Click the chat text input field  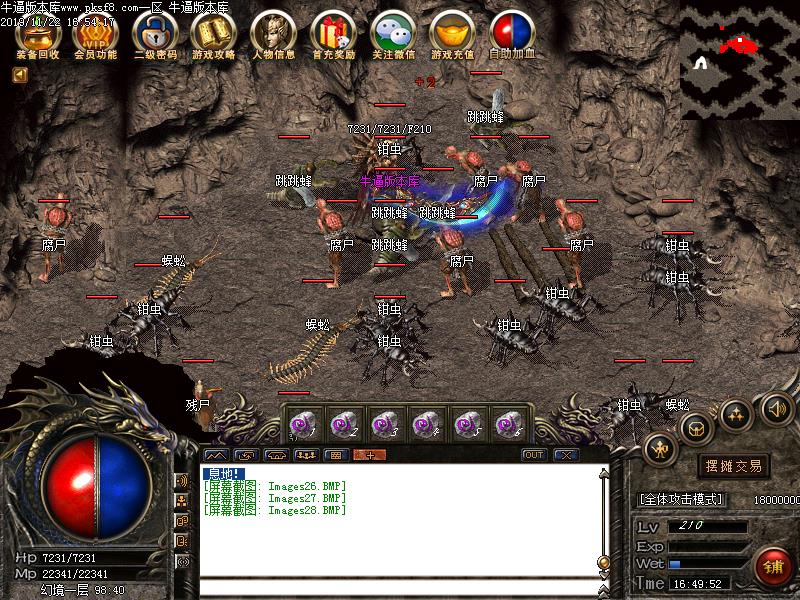[x=400, y=586]
